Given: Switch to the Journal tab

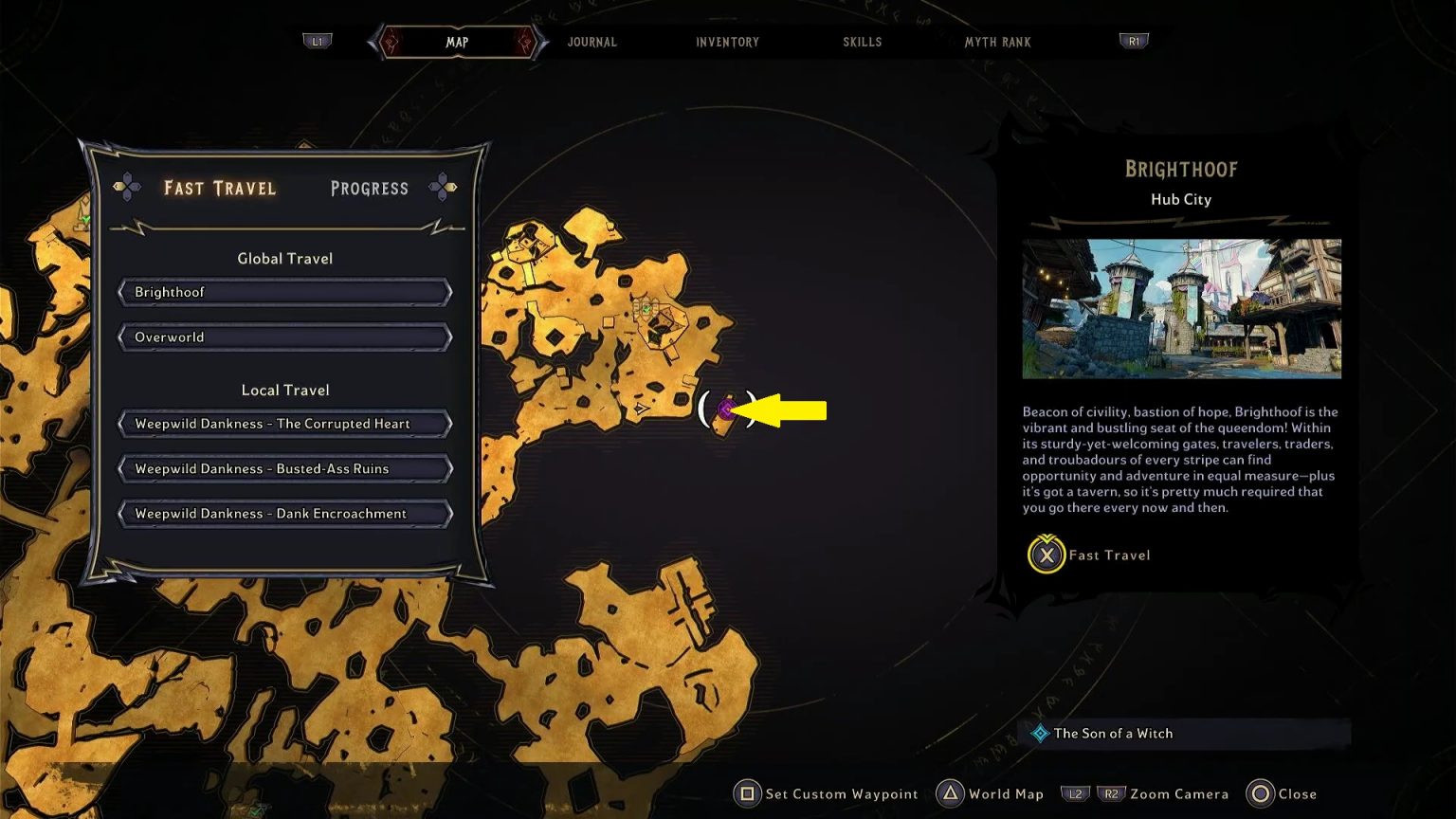Looking at the screenshot, I should pos(591,42).
